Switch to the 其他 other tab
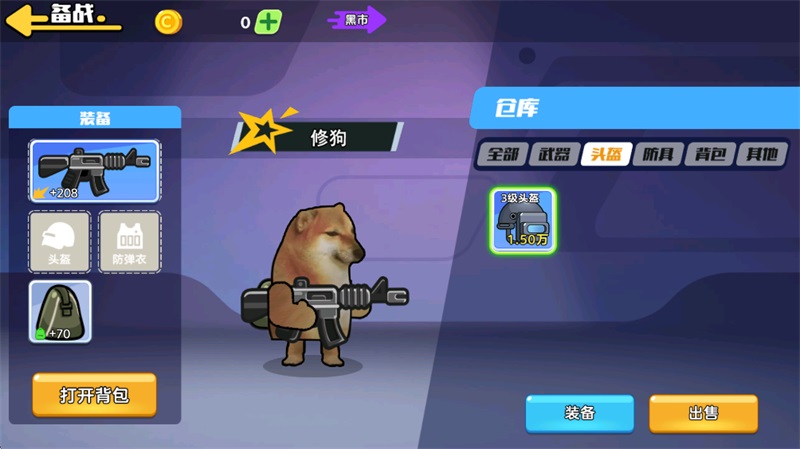 762,154
